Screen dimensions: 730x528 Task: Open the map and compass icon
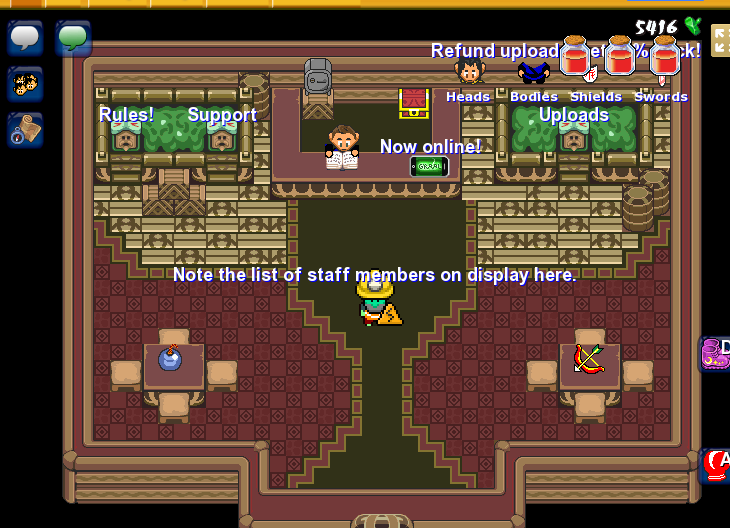coord(25,129)
